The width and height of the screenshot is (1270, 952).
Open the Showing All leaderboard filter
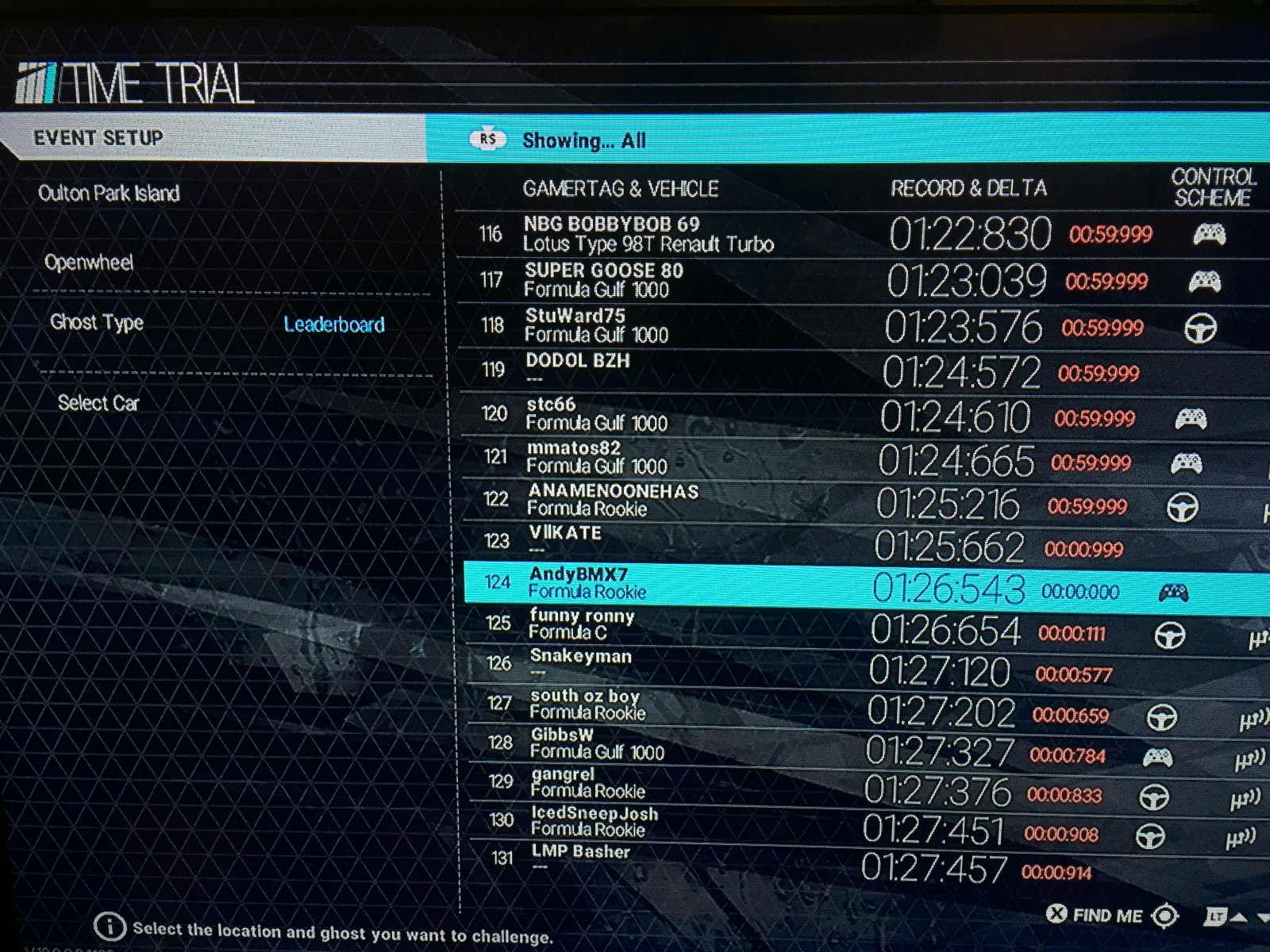point(583,140)
